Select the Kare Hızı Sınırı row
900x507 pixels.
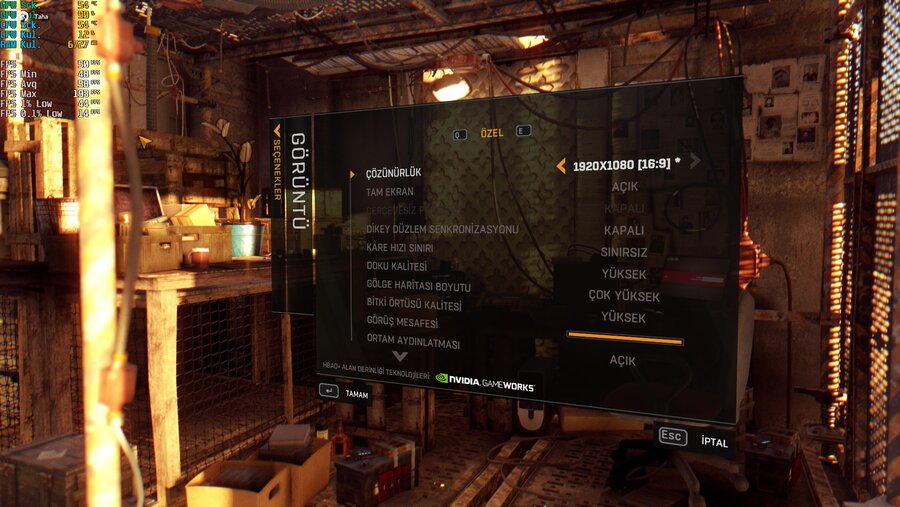click(399, 248)
